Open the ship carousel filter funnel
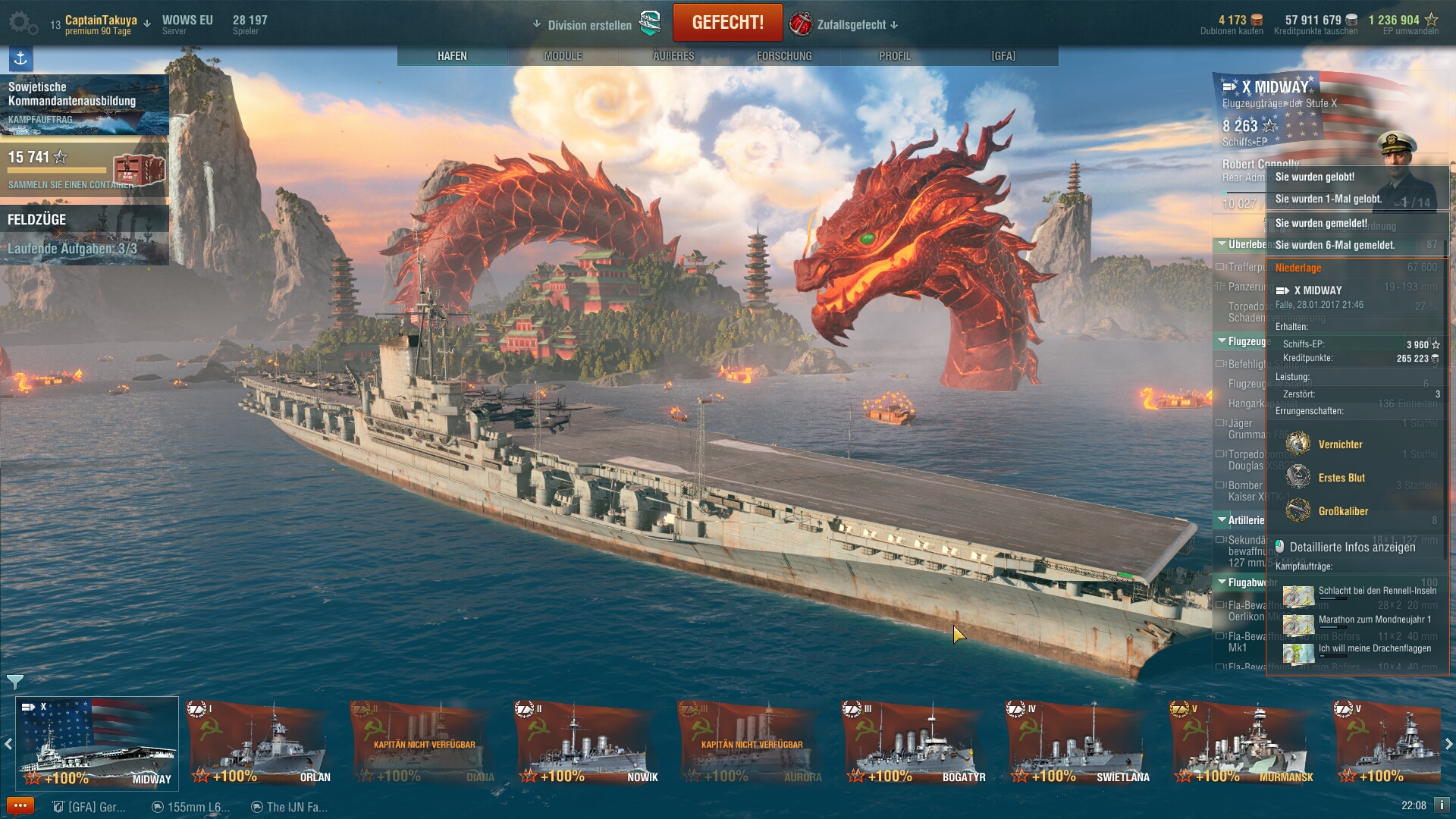Image resolution: width=1456 pixels, height=819 pixels. [14, 681]
